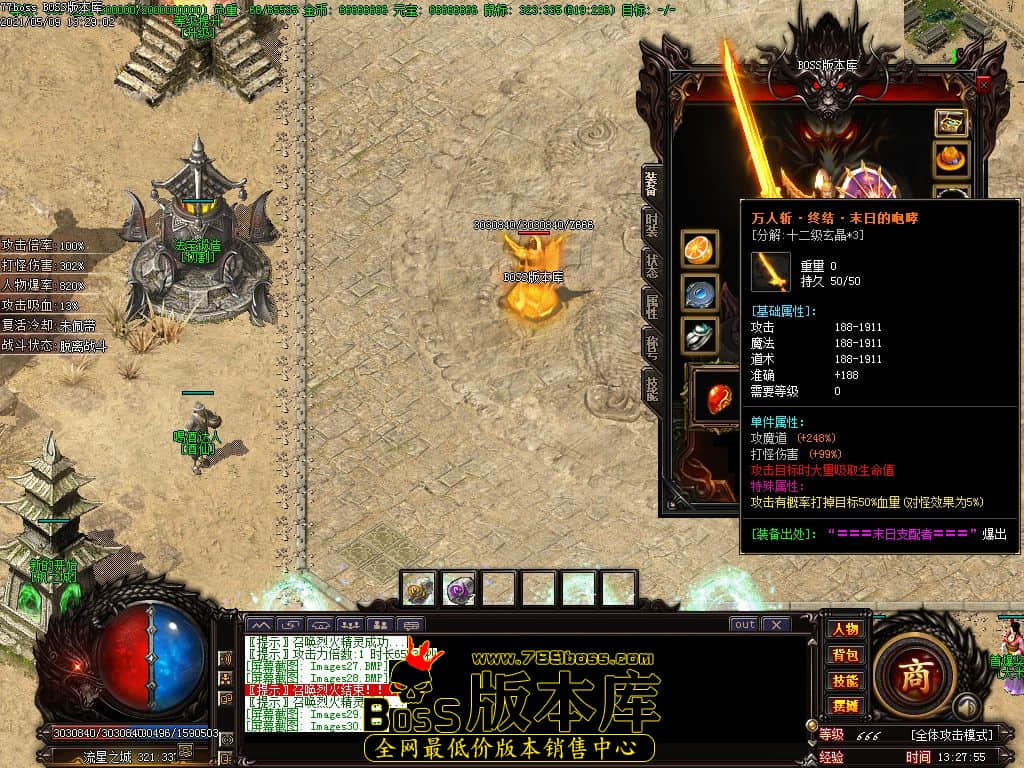Click the blue bracelet equipment slot
The width and height of the screenshot is (1024, 768).
(700, 293)
